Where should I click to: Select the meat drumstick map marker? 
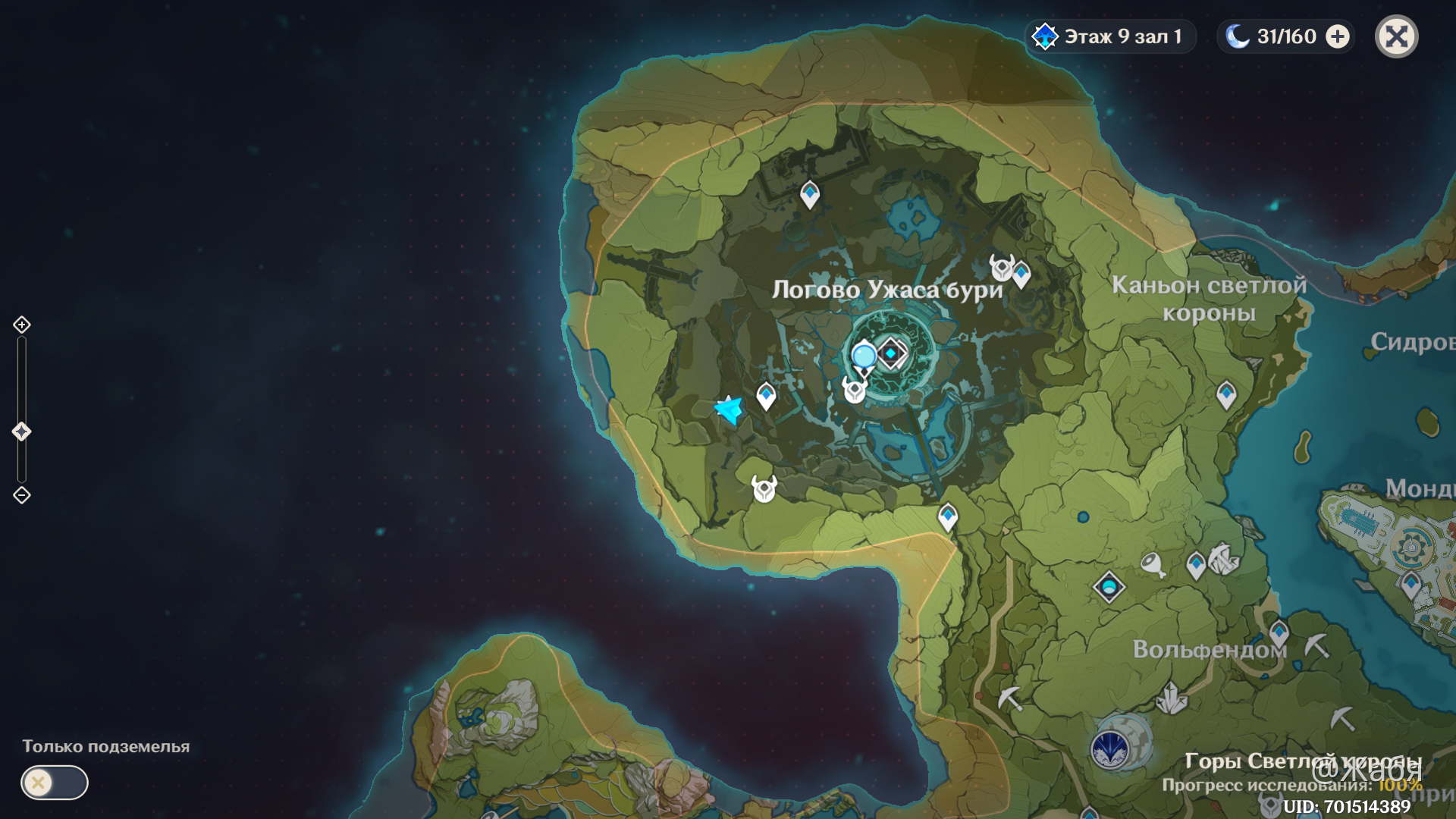(x=1153, y=564)
